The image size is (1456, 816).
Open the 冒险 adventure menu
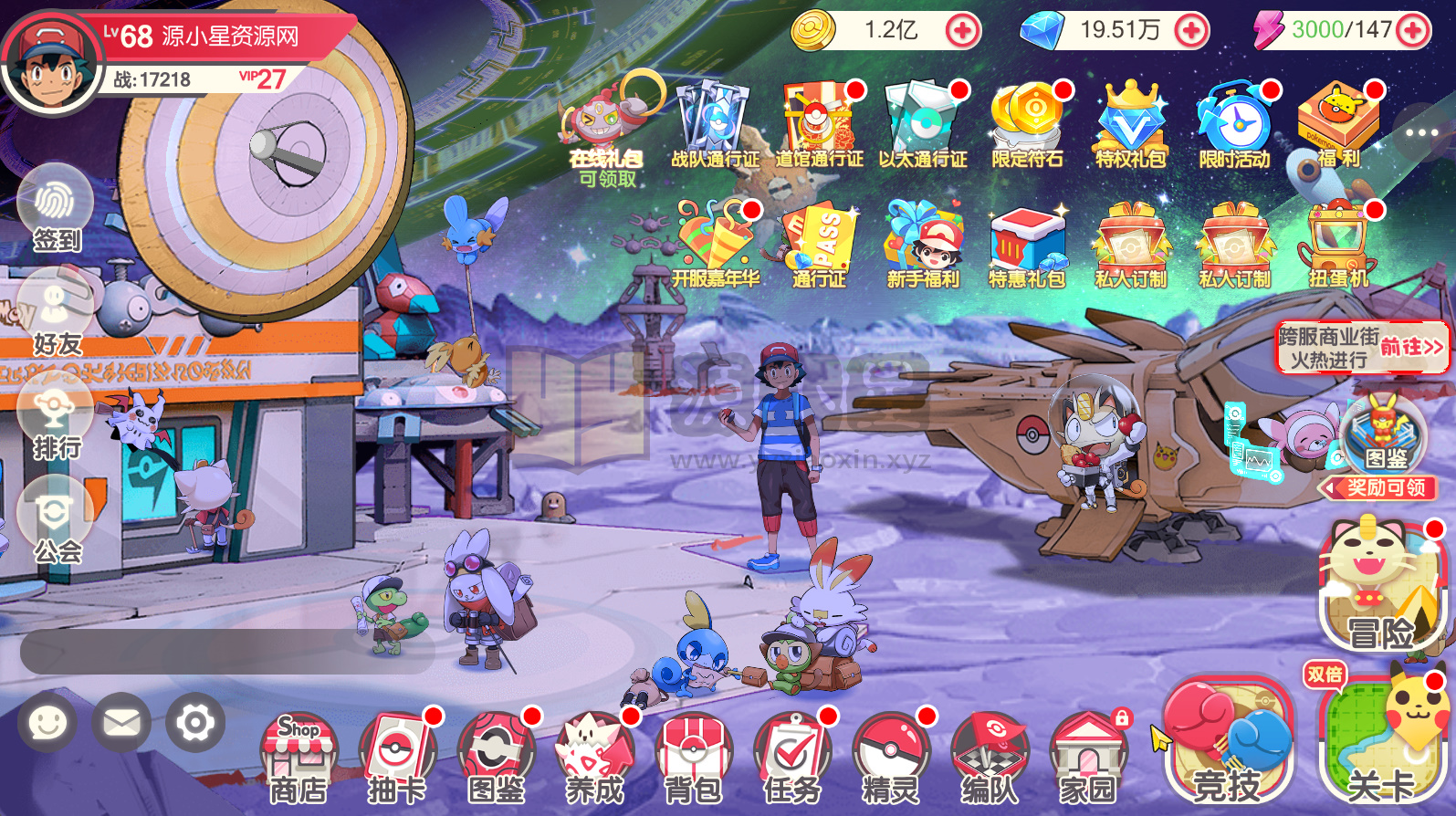click(x=1380, y=589)
